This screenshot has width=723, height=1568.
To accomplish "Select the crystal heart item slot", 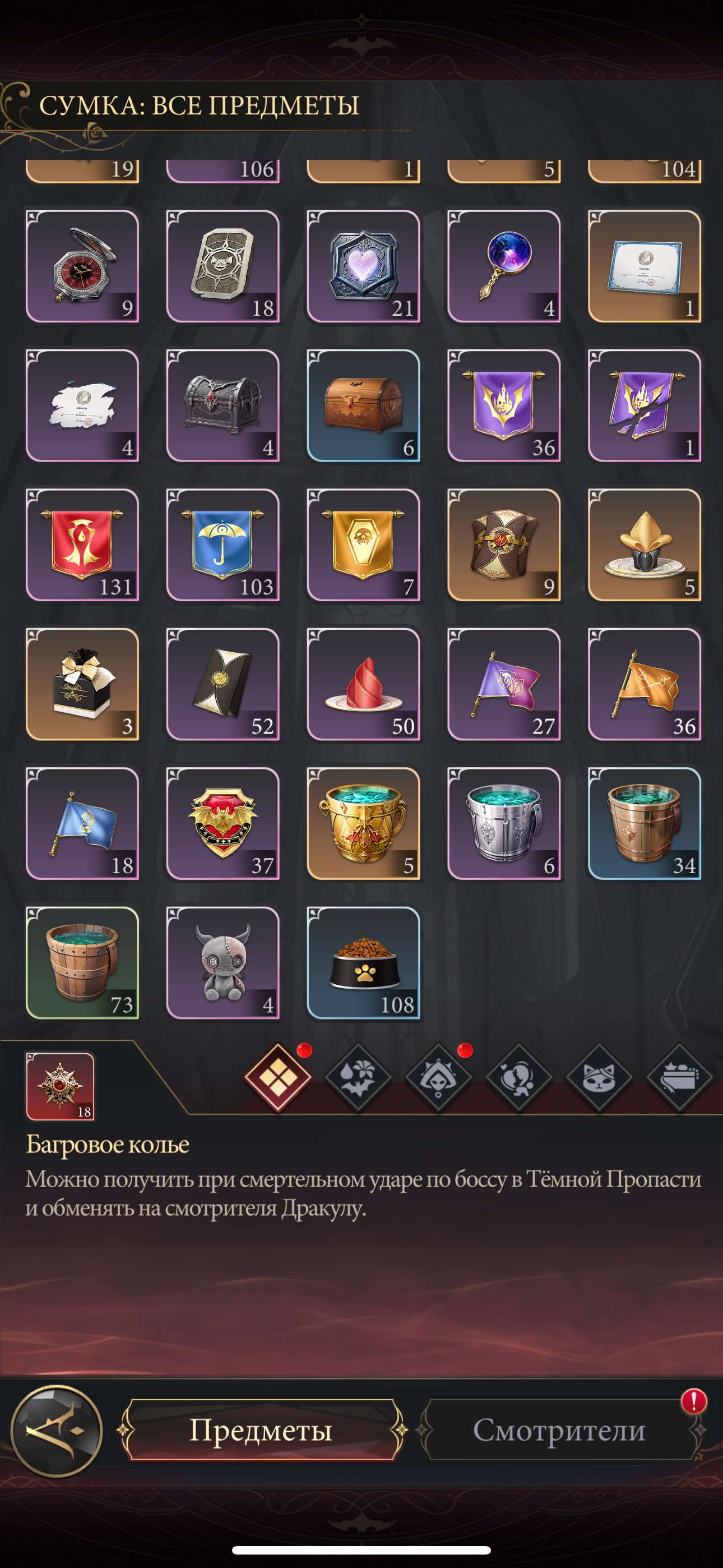I will pyautogui.click(x=363, y=266).
